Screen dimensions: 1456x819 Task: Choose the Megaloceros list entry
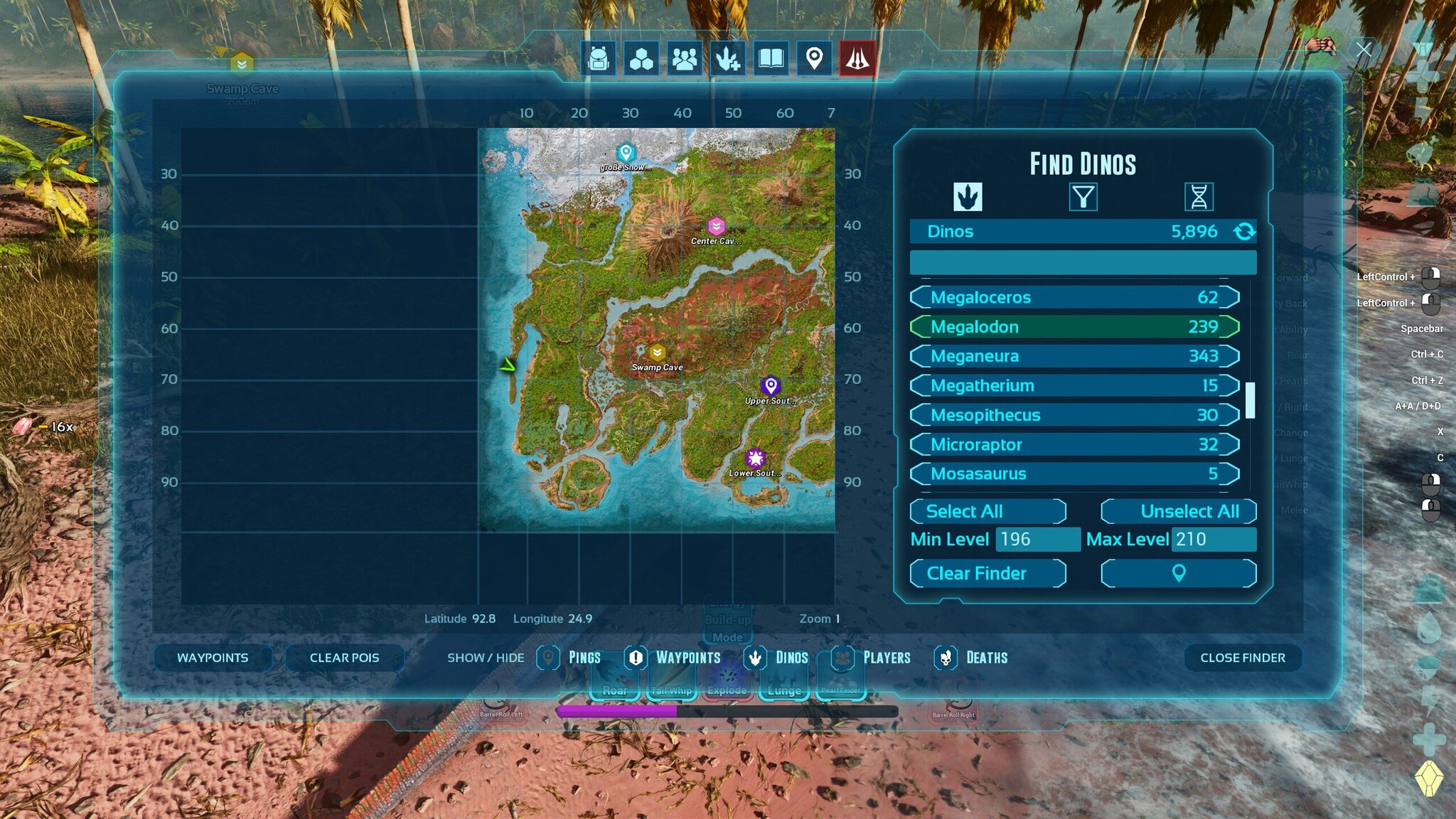(1074, 297)
